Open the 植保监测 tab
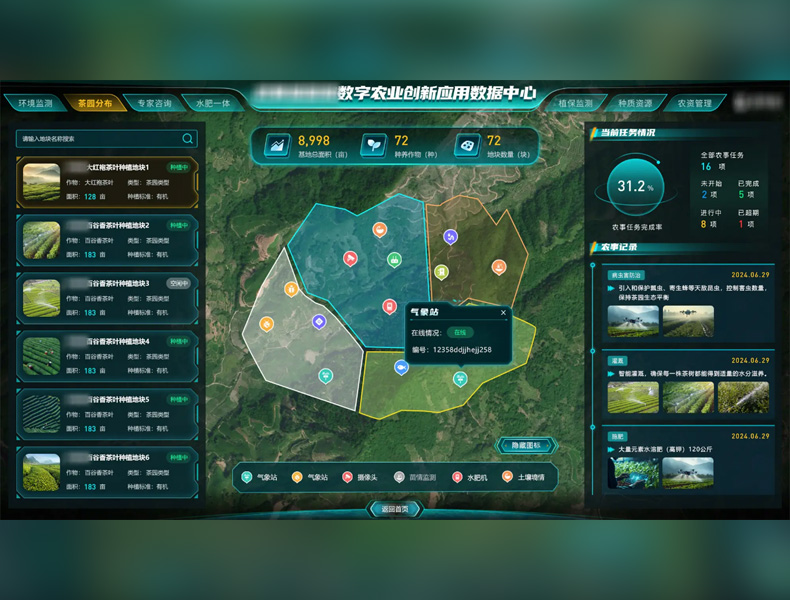This screenshot has width=790, height=600. pyautogui.click(x=575, y=103)
